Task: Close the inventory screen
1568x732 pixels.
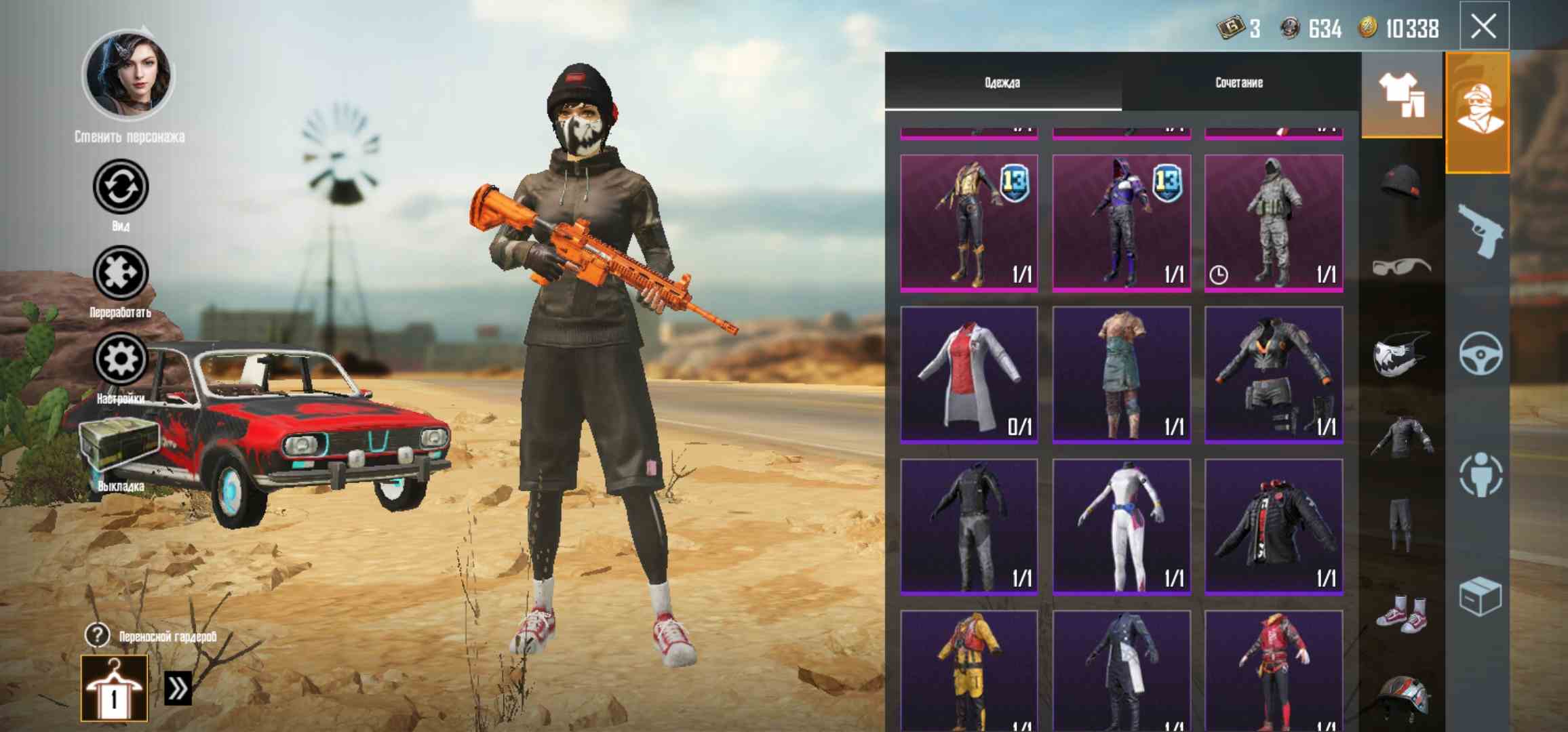Action: point(1483,27)
